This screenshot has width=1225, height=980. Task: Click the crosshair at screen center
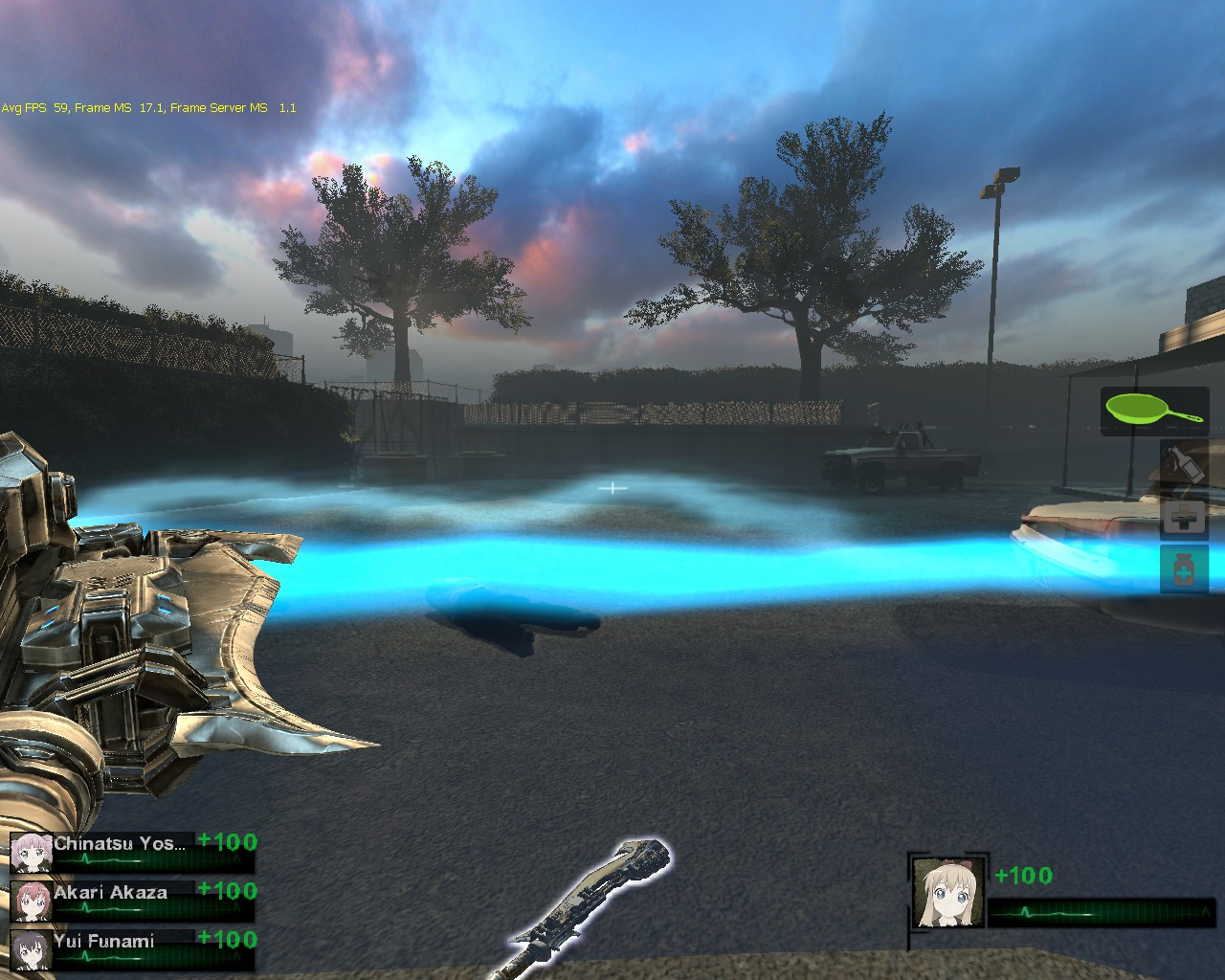[x=612, y=488]
